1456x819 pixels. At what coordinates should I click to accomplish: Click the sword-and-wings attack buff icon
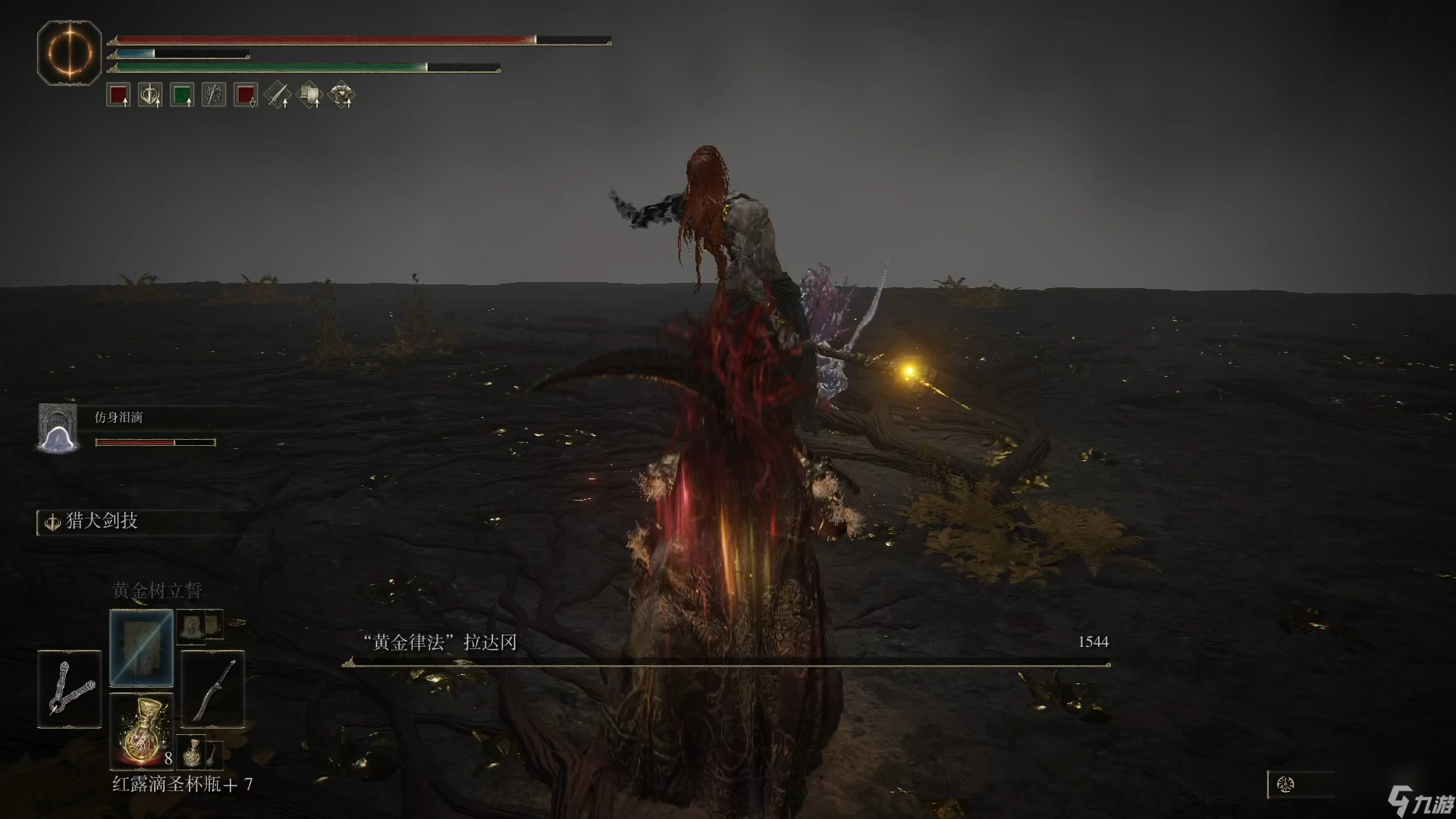[150, 96]
